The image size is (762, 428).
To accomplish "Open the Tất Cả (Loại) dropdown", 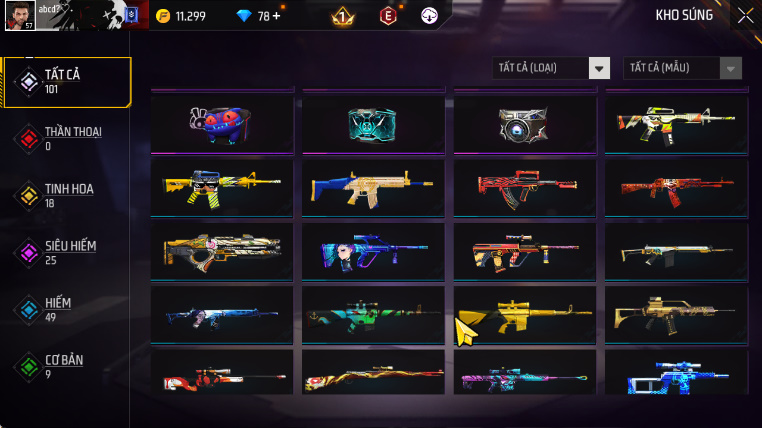I will pyautogui.click(x=551, y=68).
